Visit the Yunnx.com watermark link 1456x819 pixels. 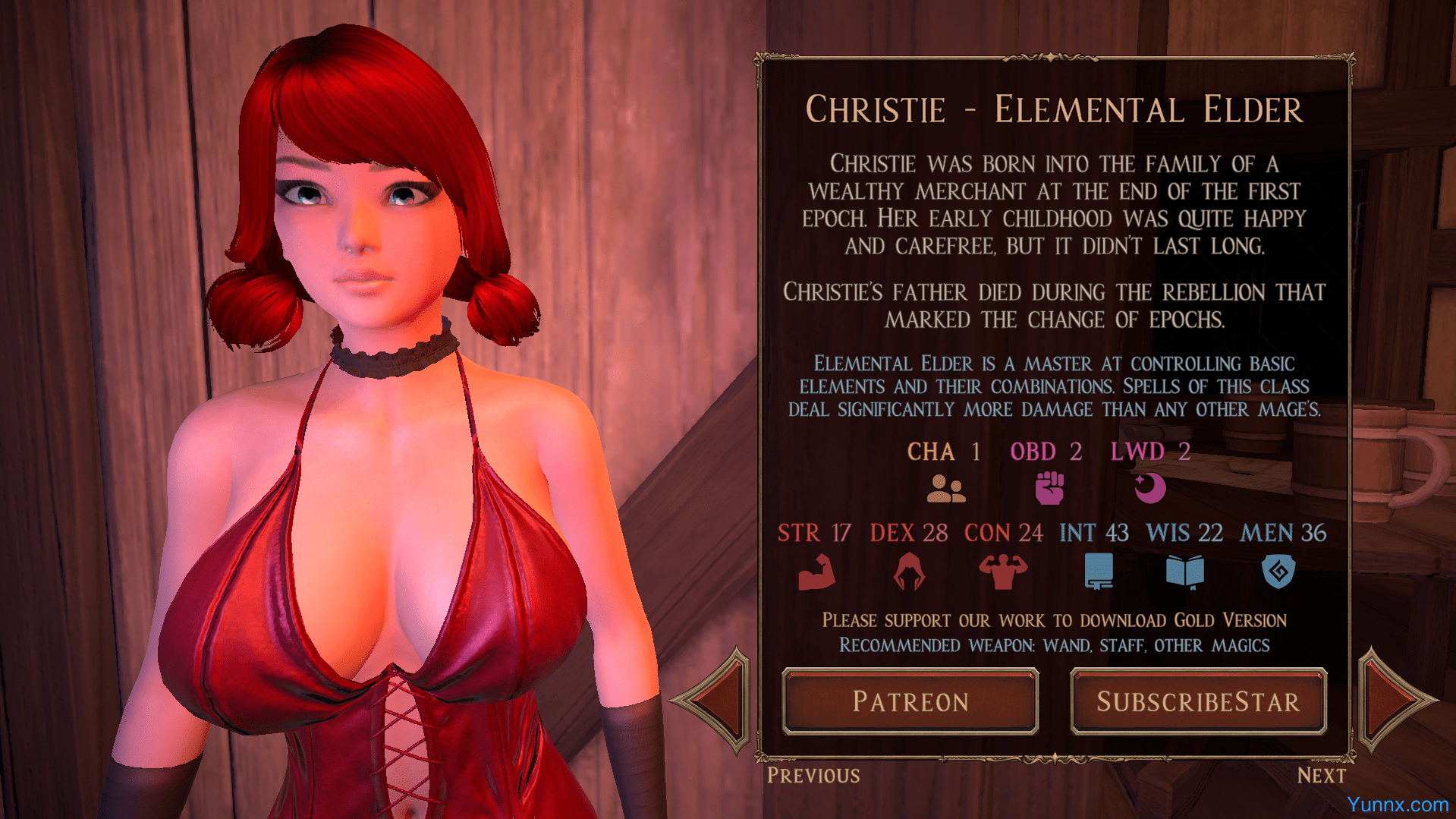1398,805
